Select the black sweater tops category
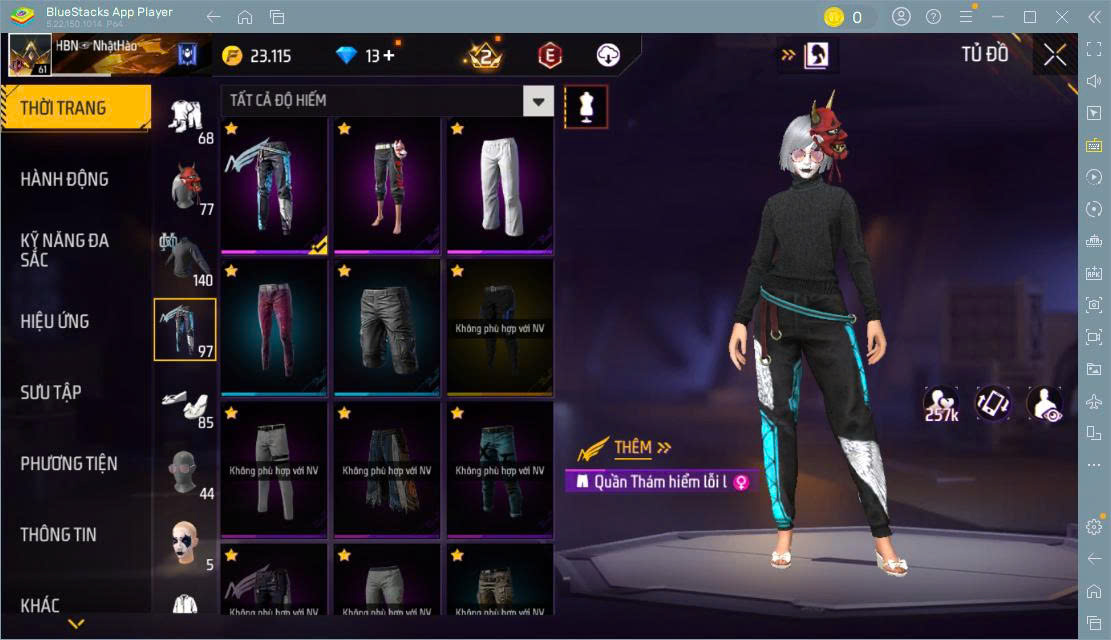 [185, 259]
